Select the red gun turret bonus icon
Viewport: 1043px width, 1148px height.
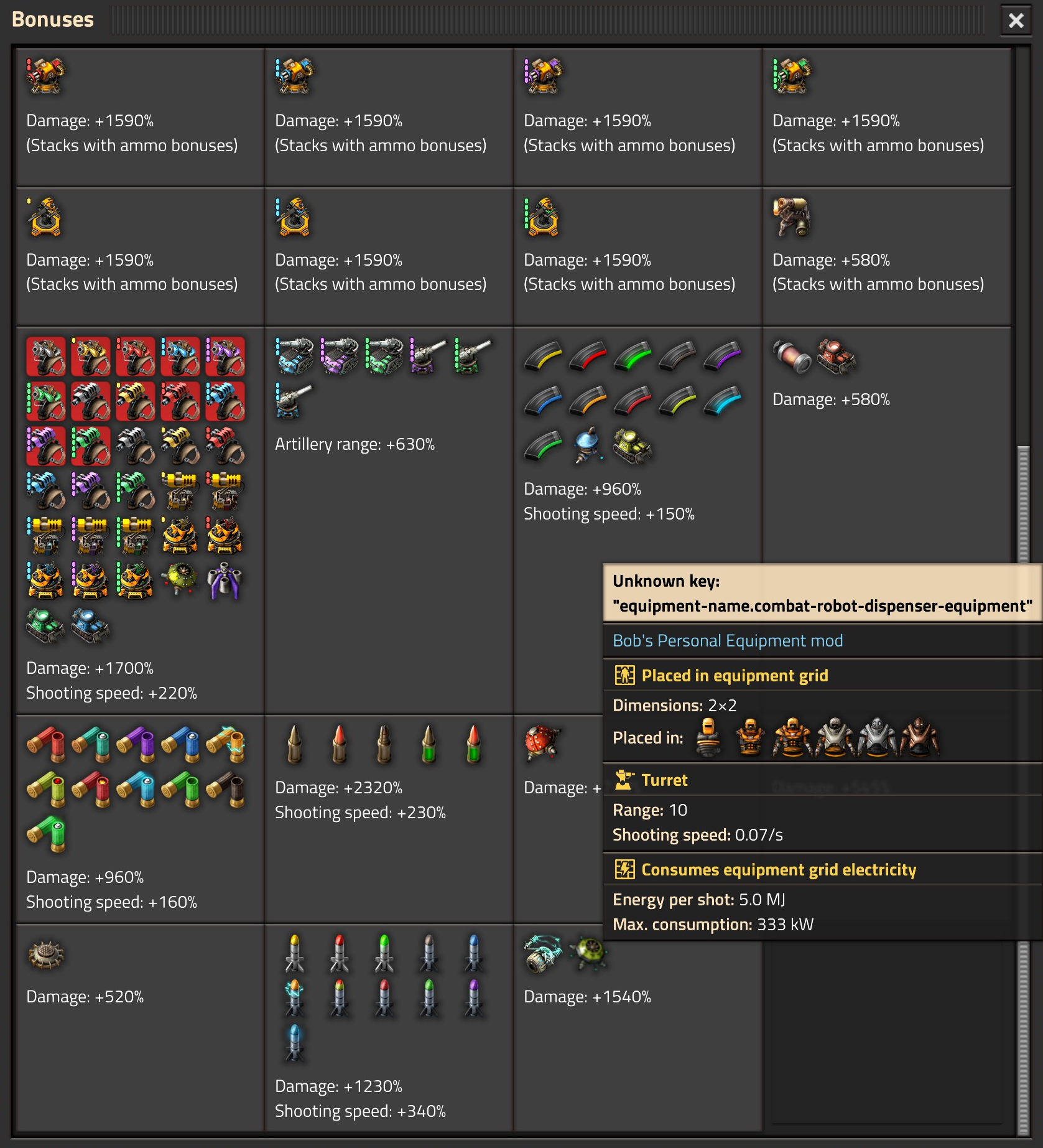pyautogui.click(x=44, y=76)
